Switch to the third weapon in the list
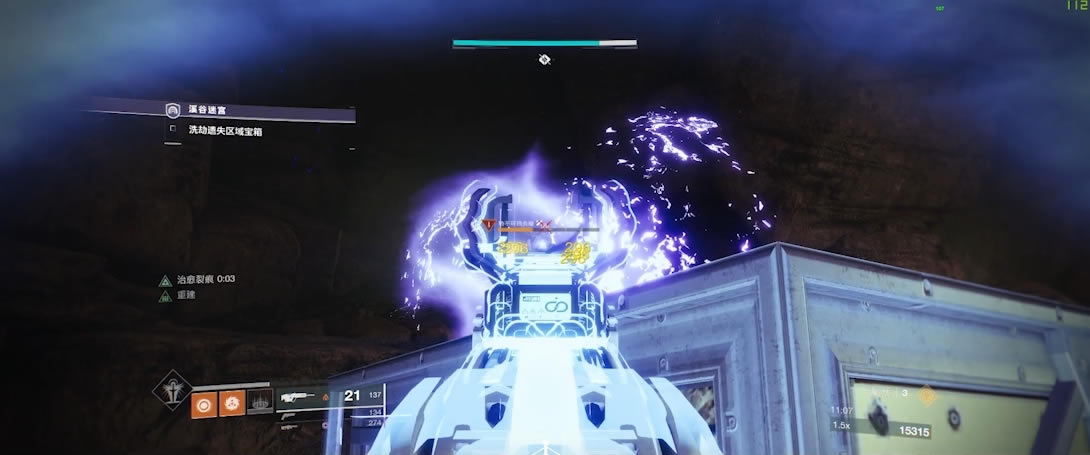The height and width of the screenshot is (455, 1090). (x=292, y=425)
